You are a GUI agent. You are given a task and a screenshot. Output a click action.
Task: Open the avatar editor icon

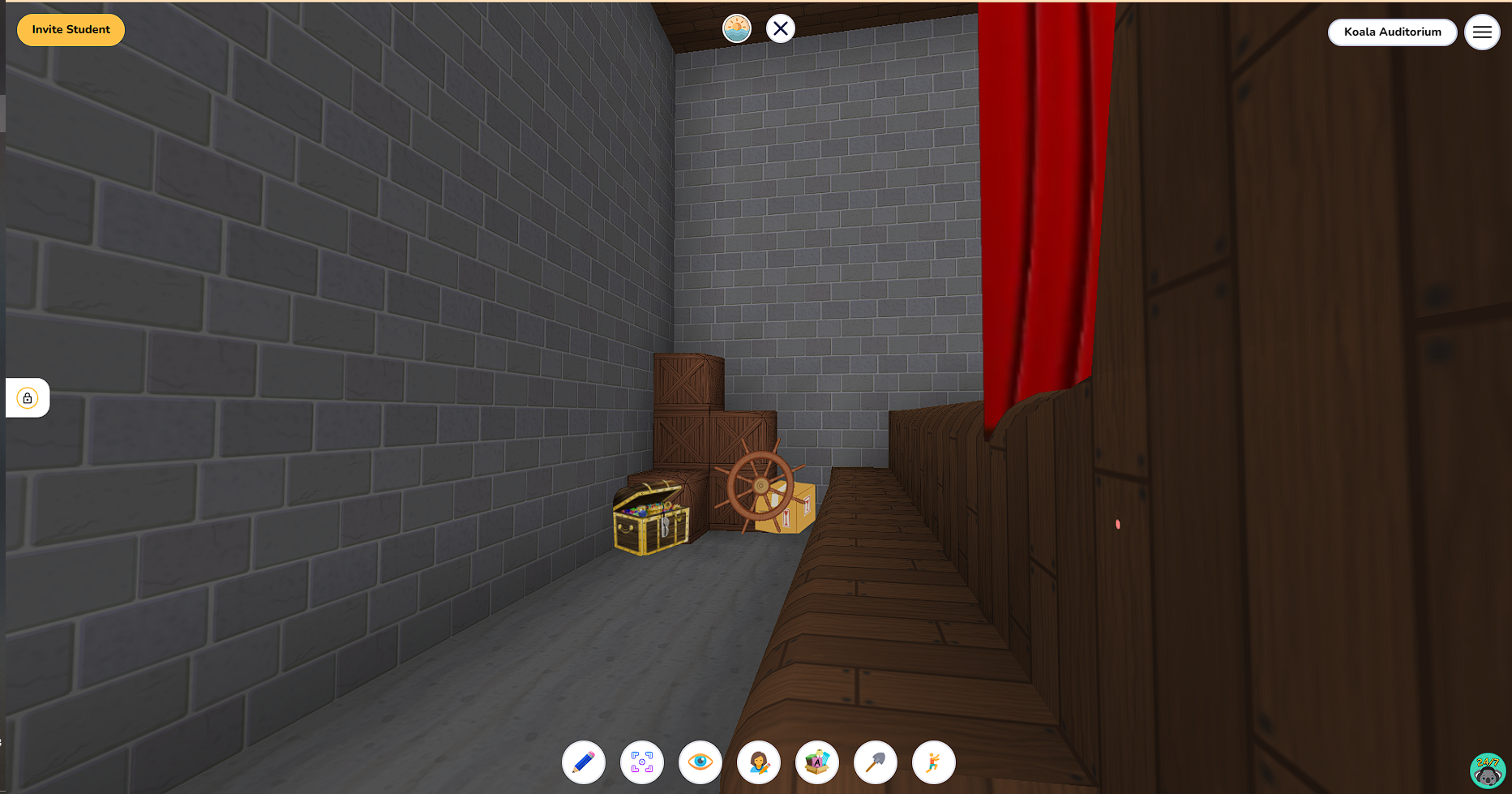[x=759, y=762]
